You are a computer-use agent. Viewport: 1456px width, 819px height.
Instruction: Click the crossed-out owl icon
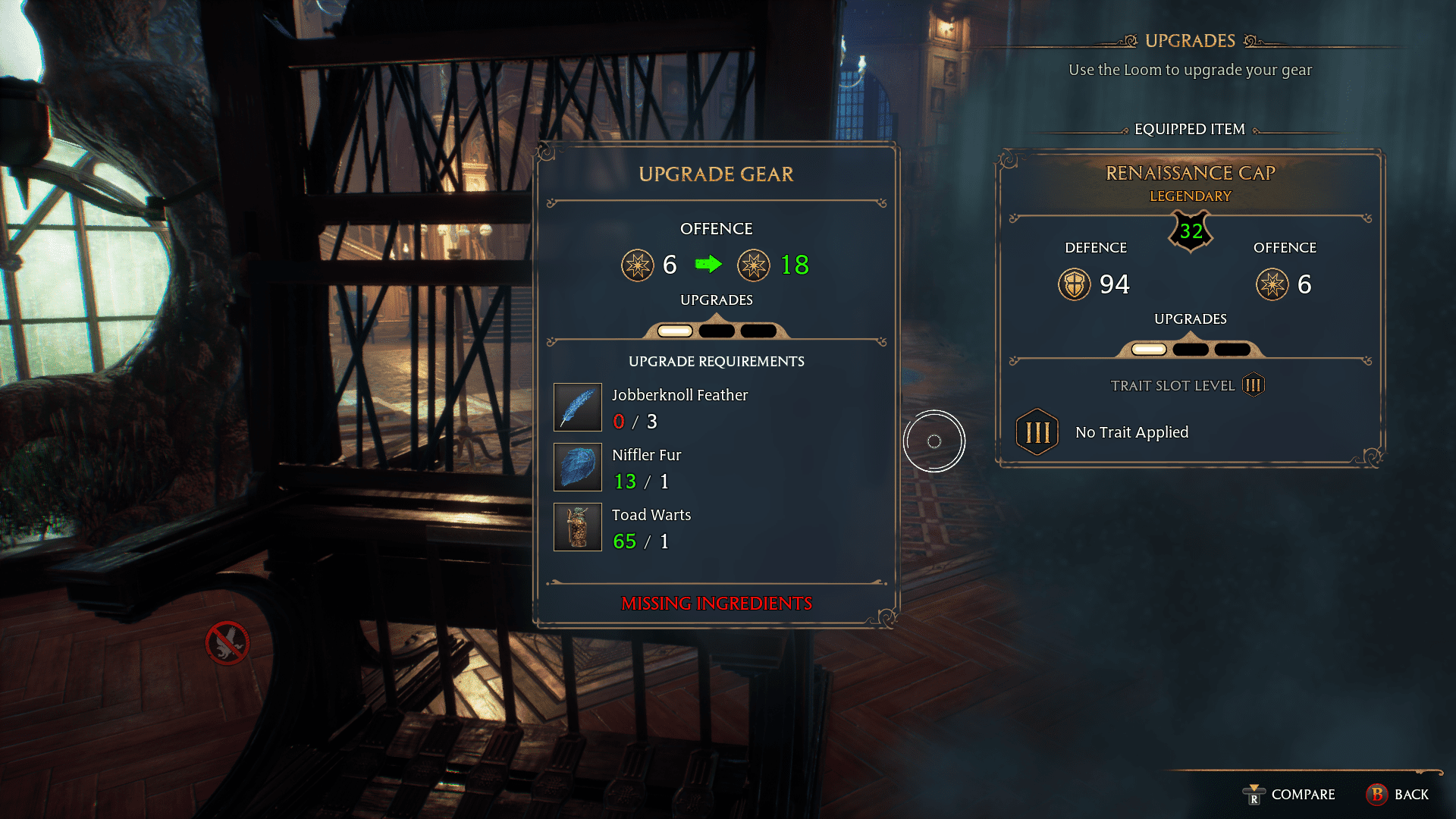[225, 642]
